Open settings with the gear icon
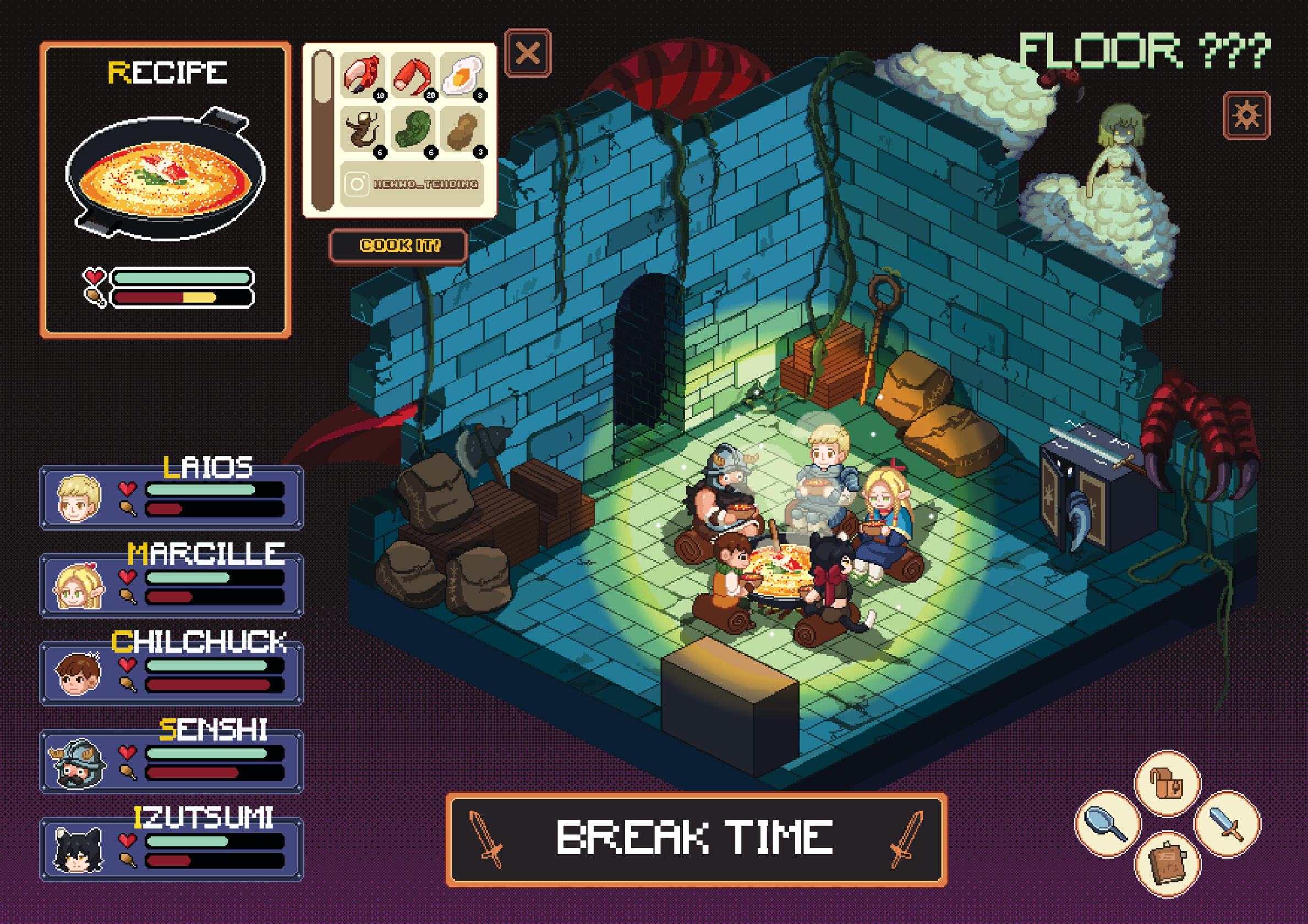The image size is (1308, 924). (1246, 116)
